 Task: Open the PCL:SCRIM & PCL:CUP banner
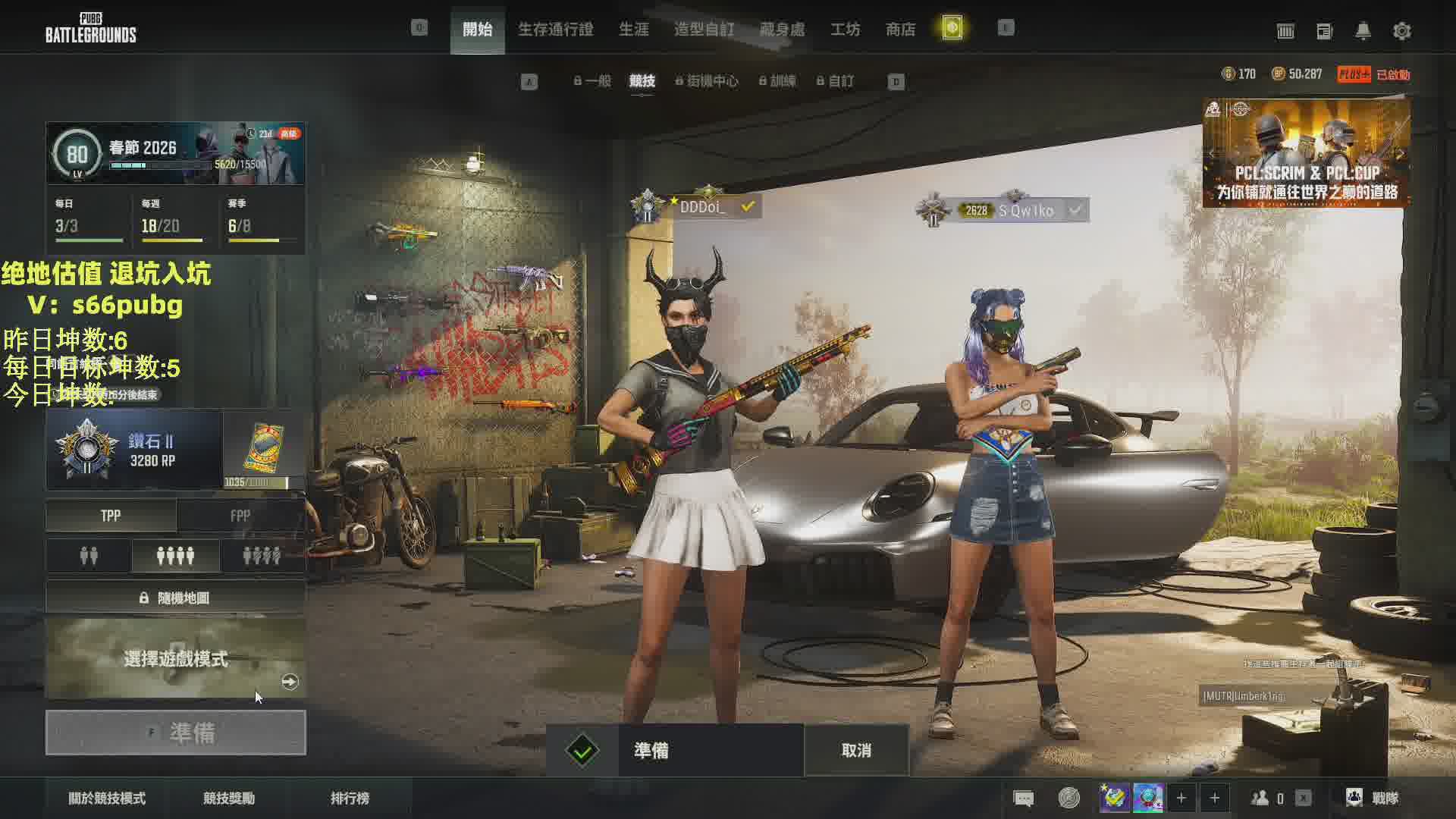tap(1306, 153)
